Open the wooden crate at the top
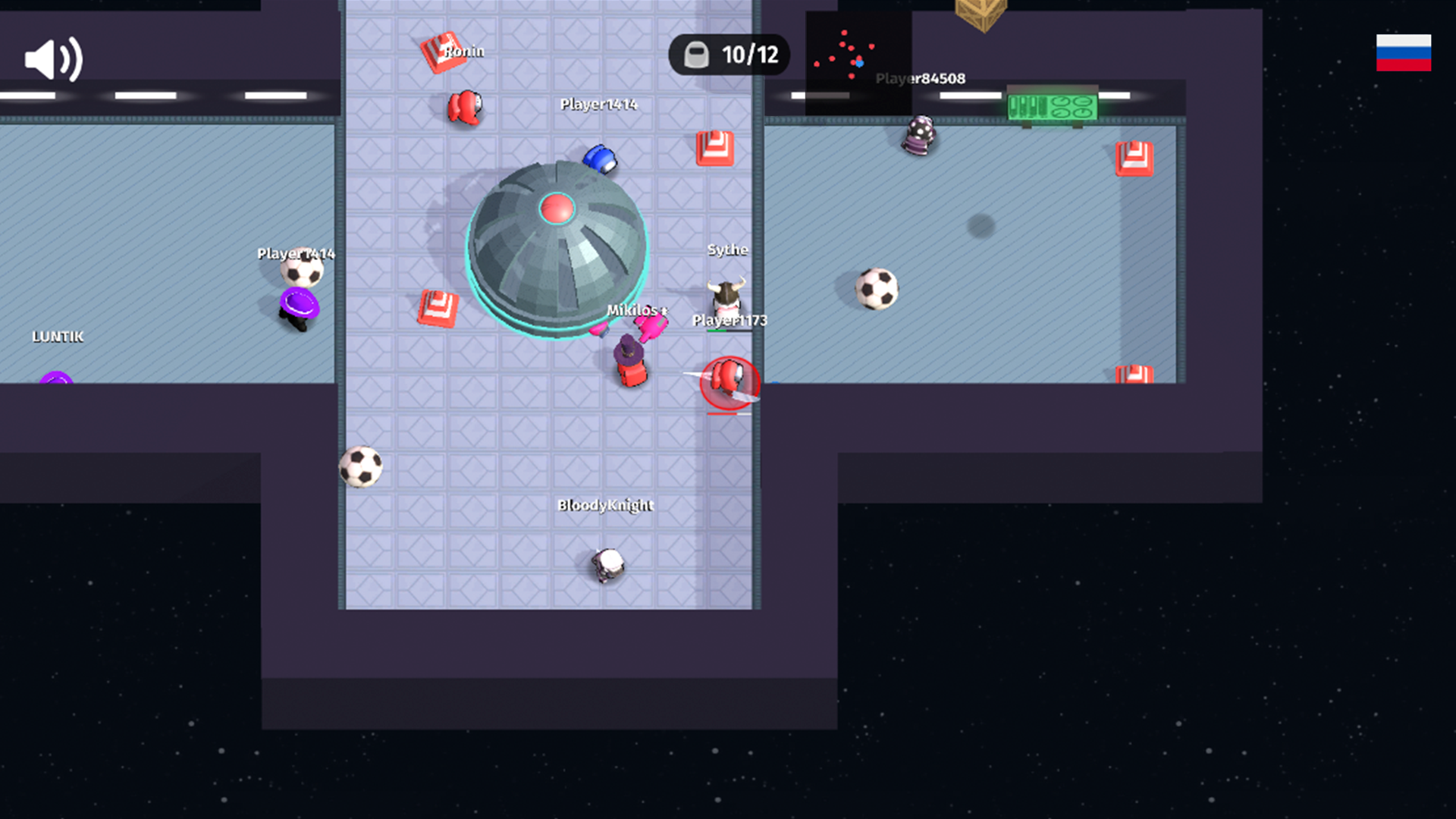This screenshot has height=819, width=1456. tap(980, 11)
